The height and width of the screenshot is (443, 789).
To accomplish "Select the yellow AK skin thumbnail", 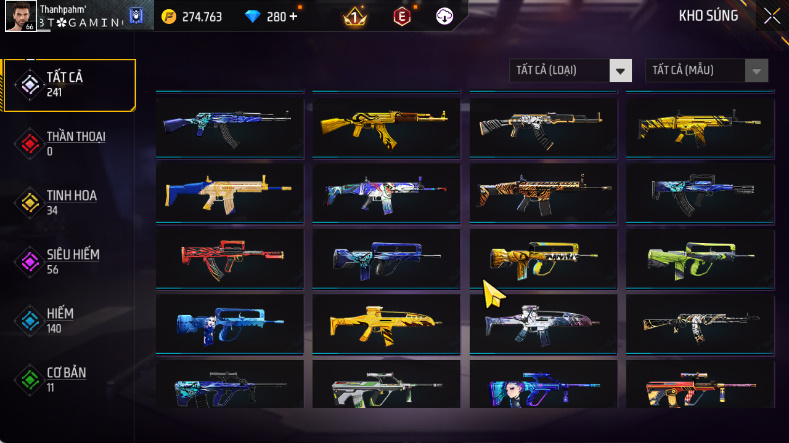I will tap(387, 124).
